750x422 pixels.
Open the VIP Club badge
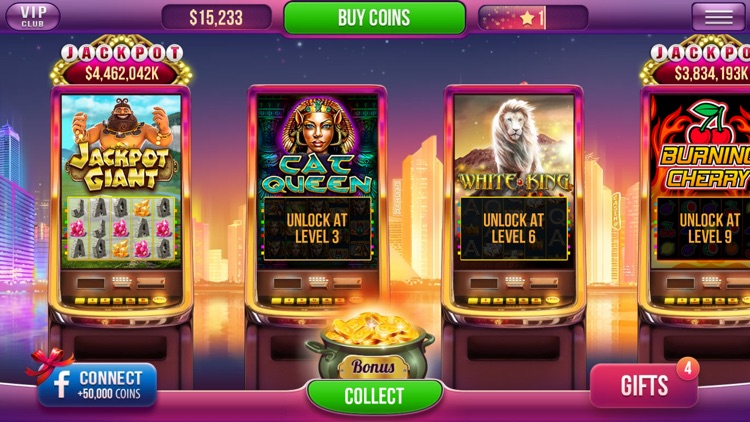point(33,17)
